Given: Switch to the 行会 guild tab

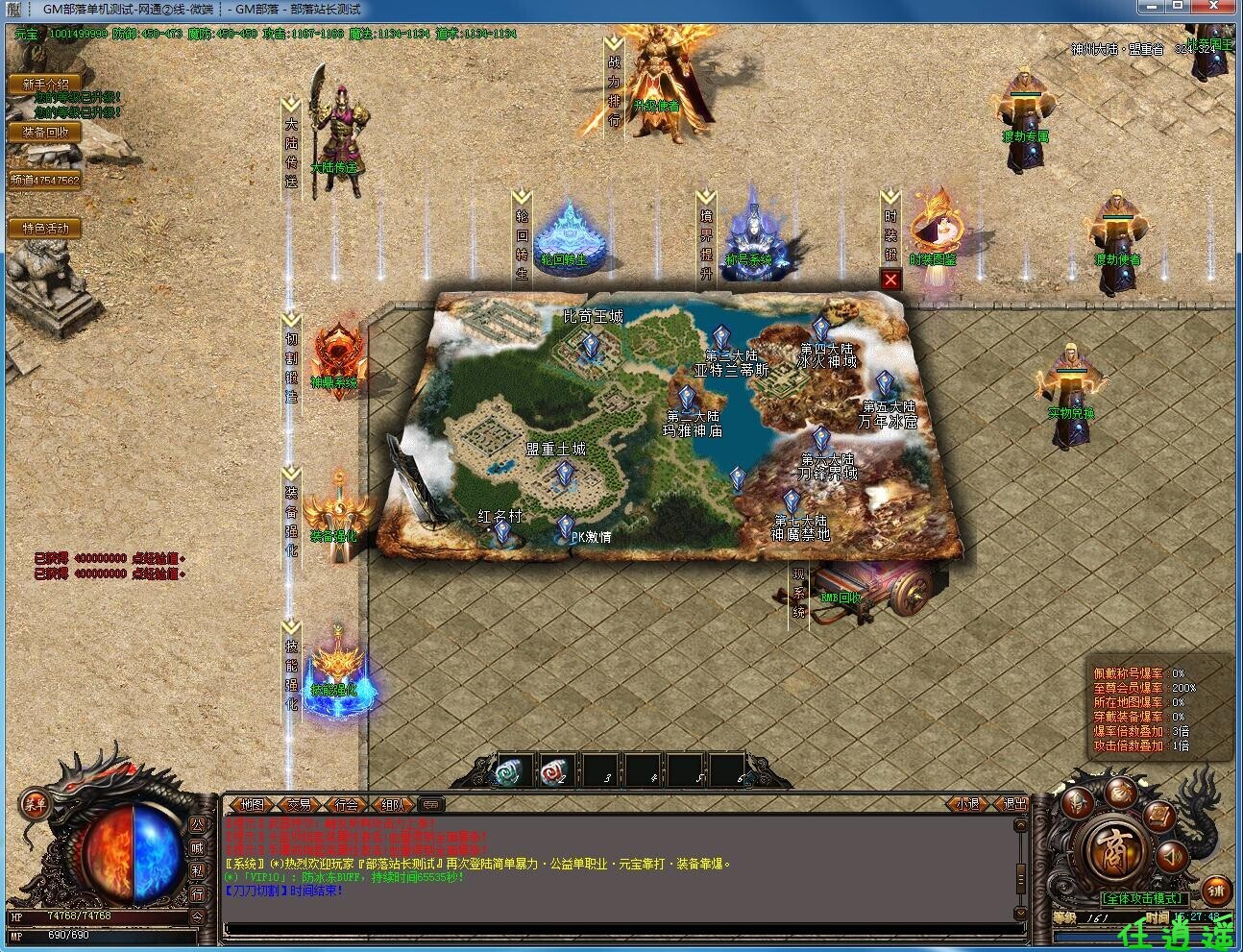Looking at the screenshot, I should (346, 804).
